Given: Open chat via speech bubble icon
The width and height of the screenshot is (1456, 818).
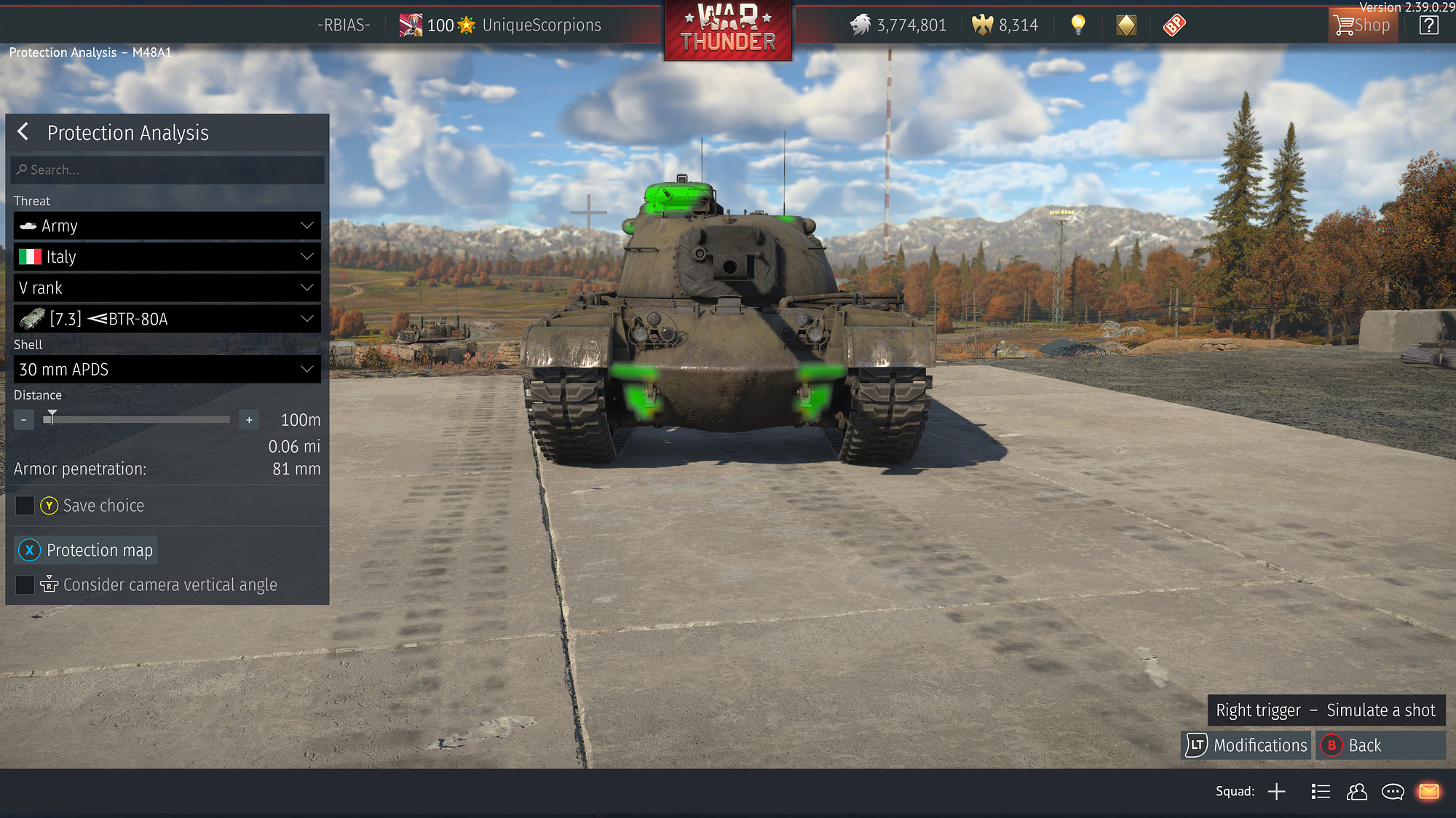Looking at the screenshot, I should tap(1393, 791).
